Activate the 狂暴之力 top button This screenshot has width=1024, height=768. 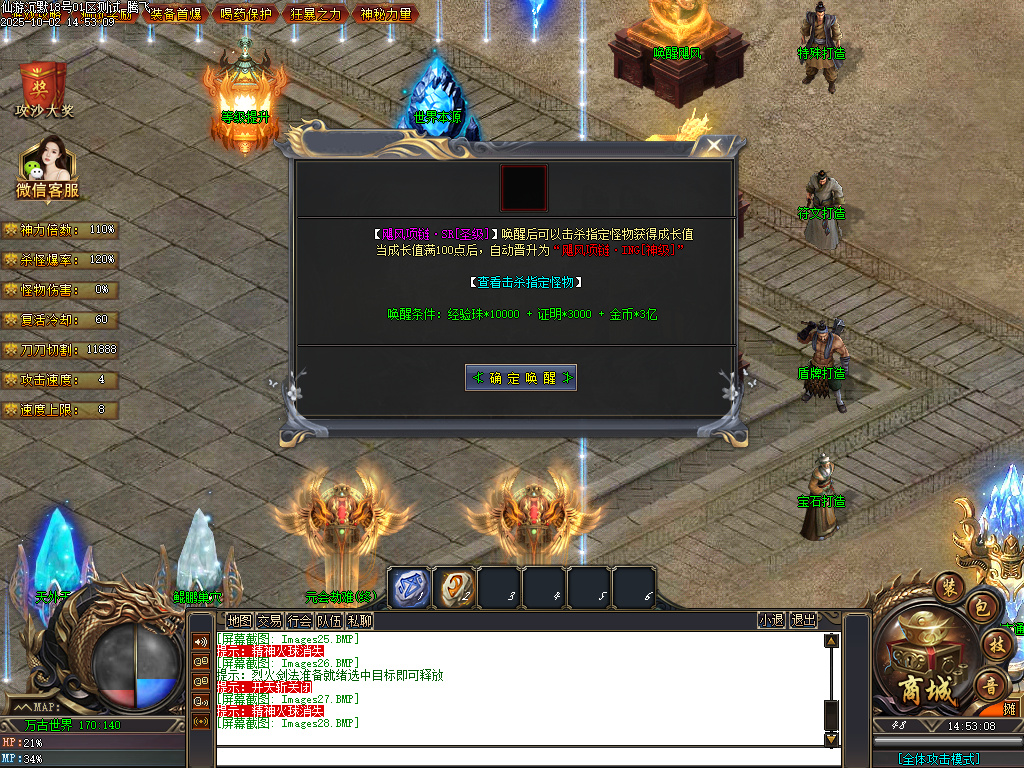tap(316, 14)
